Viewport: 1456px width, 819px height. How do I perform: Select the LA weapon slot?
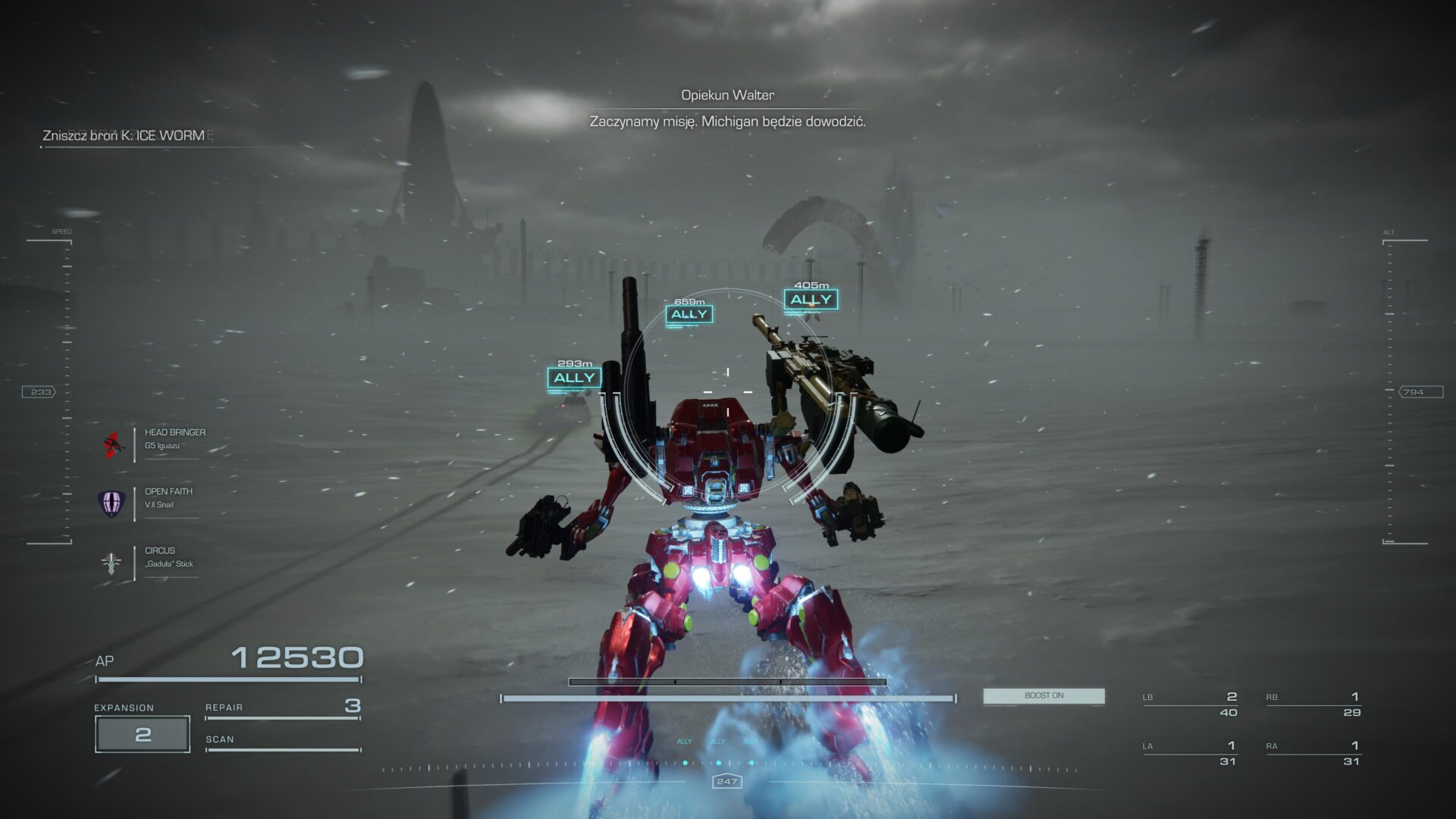coord(1190,753)
